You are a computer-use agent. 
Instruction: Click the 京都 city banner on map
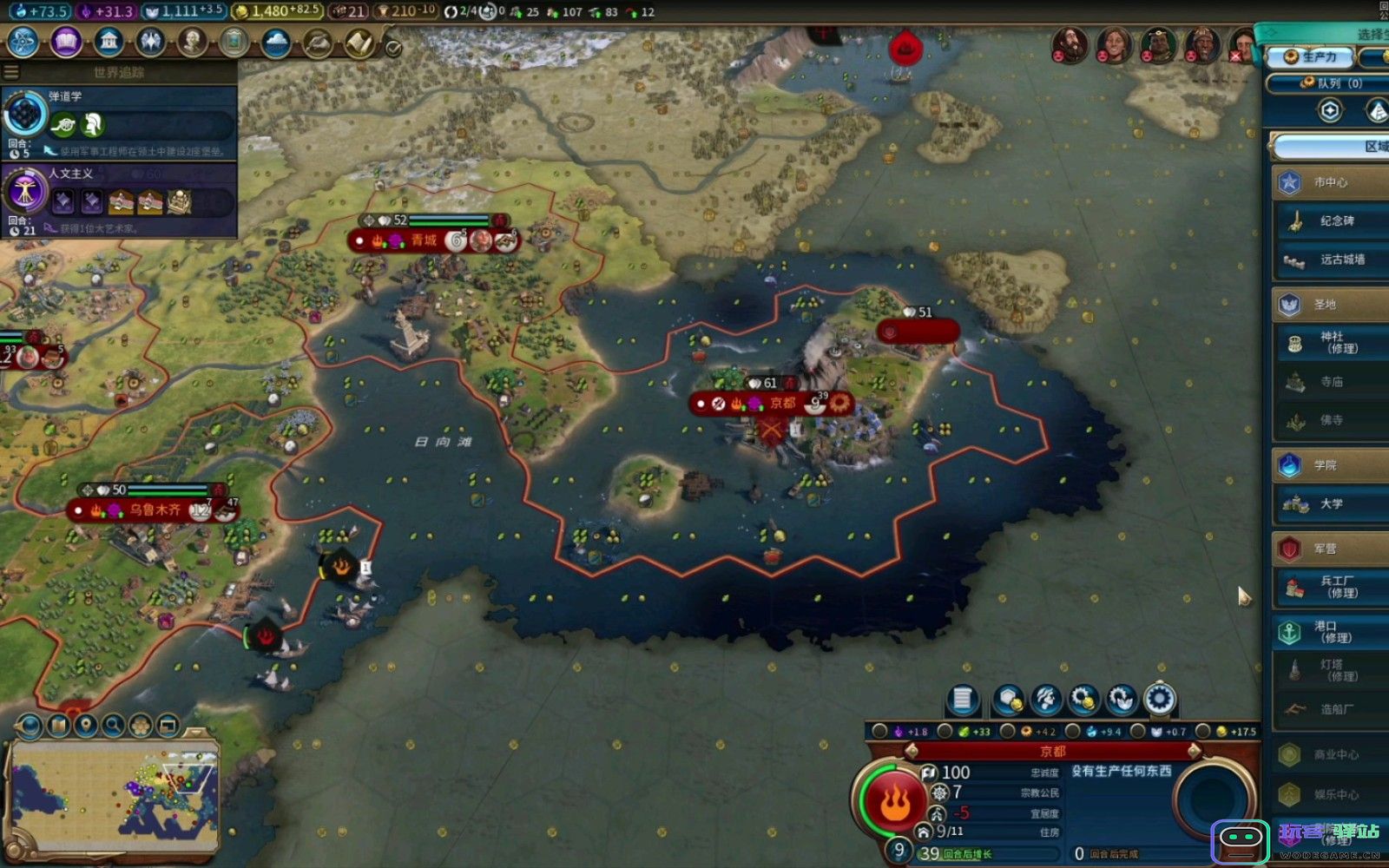click(x=782, y=403)
